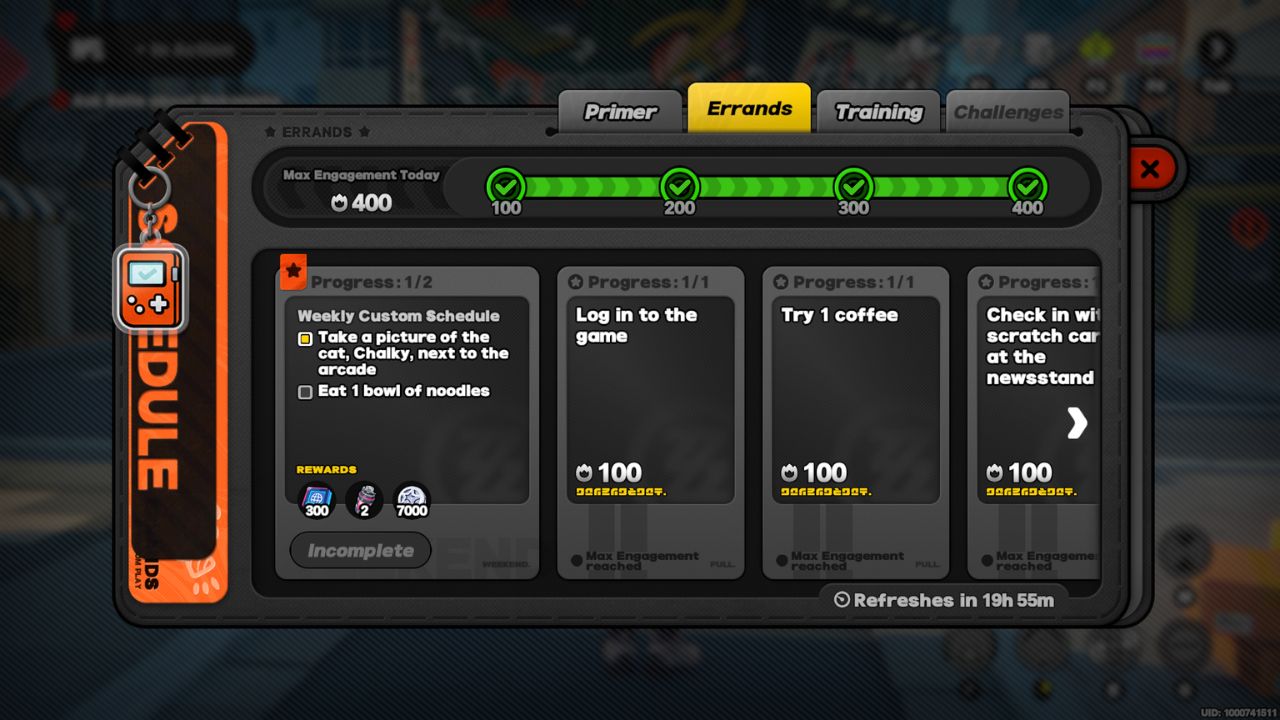This screenshot has width=1280, height=720.
Task: Click the pink spray-can reward icon showing 2
Action: pos(363,499)
